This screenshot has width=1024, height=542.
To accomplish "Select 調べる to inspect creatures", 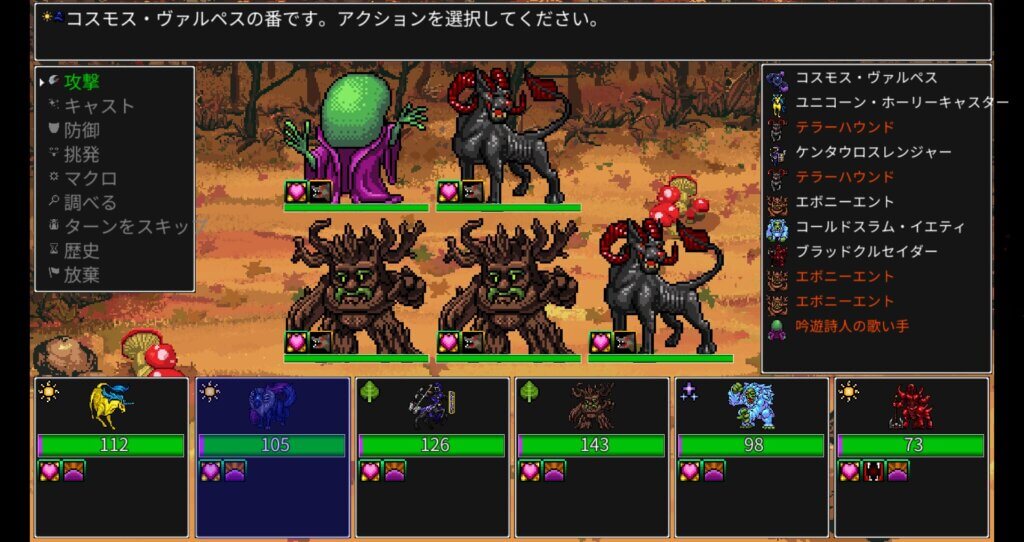I will 90,203.
